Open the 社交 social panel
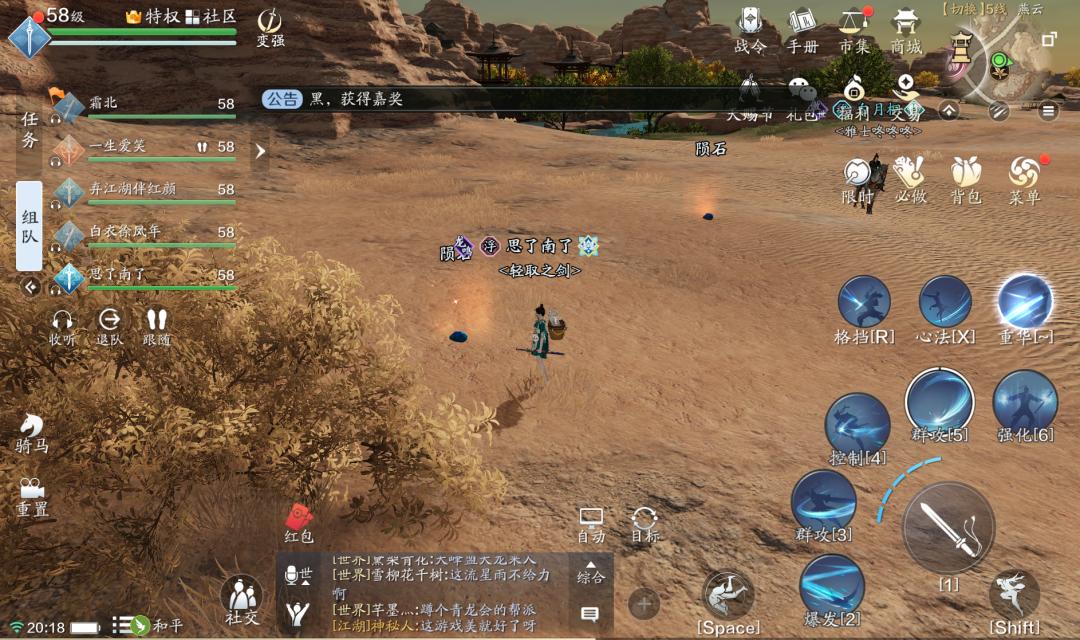Image resolution: width=1080 pixels, height=640 pixels. [241, 600]
